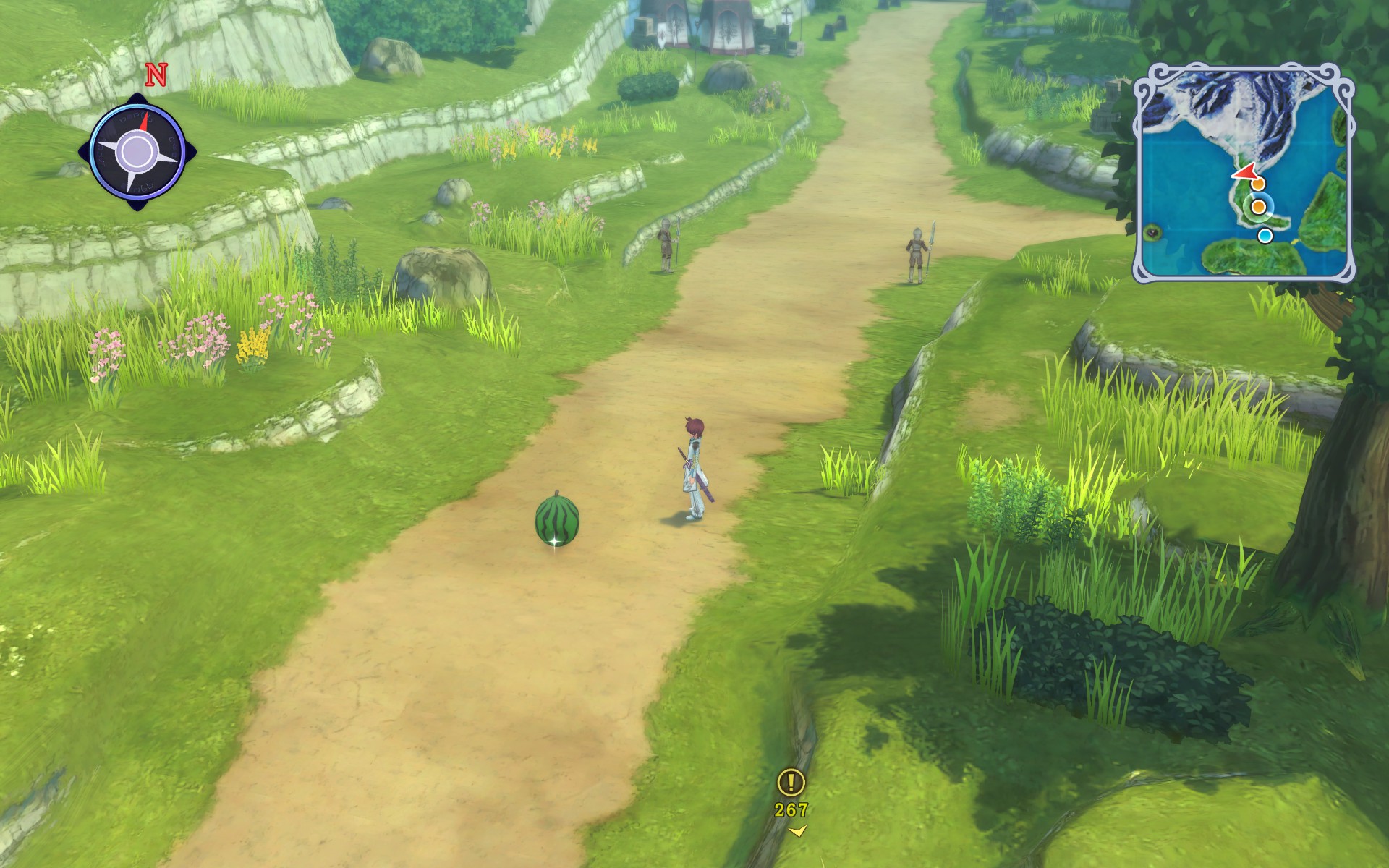This screenshot has width=1389, height=868.
Task: Click the compass in the corner
Action: (x=136, y=152)
